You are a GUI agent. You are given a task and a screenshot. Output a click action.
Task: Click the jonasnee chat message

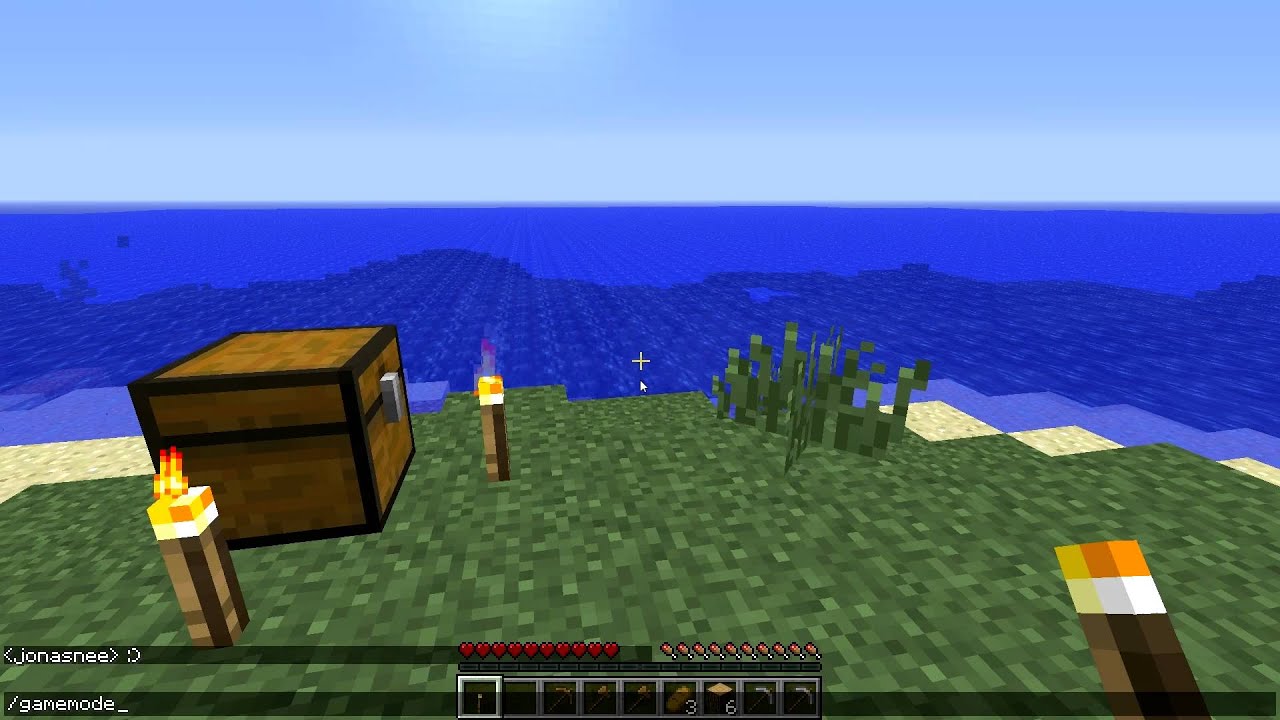click(x=70, y=656)
